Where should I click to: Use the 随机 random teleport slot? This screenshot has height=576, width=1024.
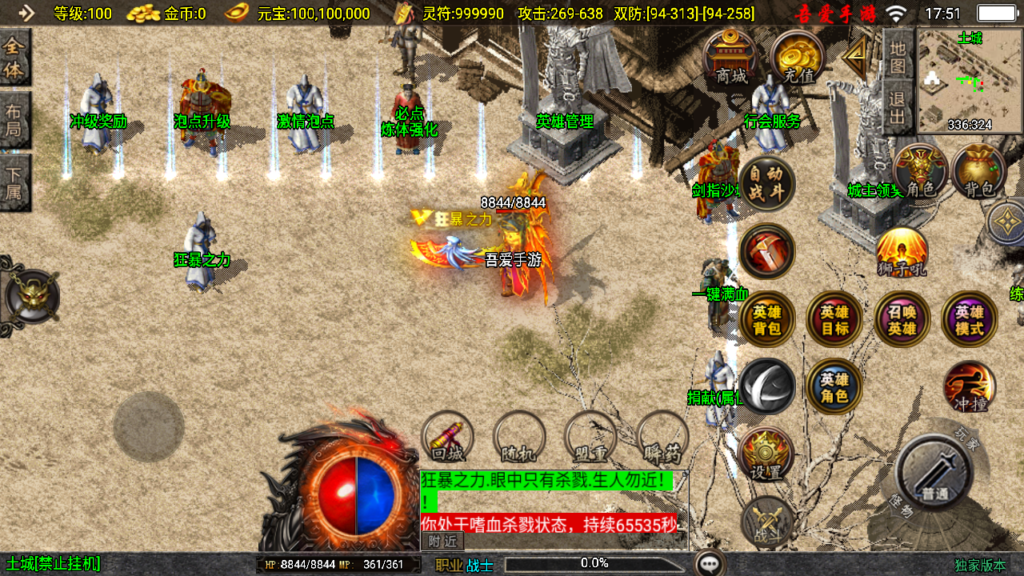(519, 437)
